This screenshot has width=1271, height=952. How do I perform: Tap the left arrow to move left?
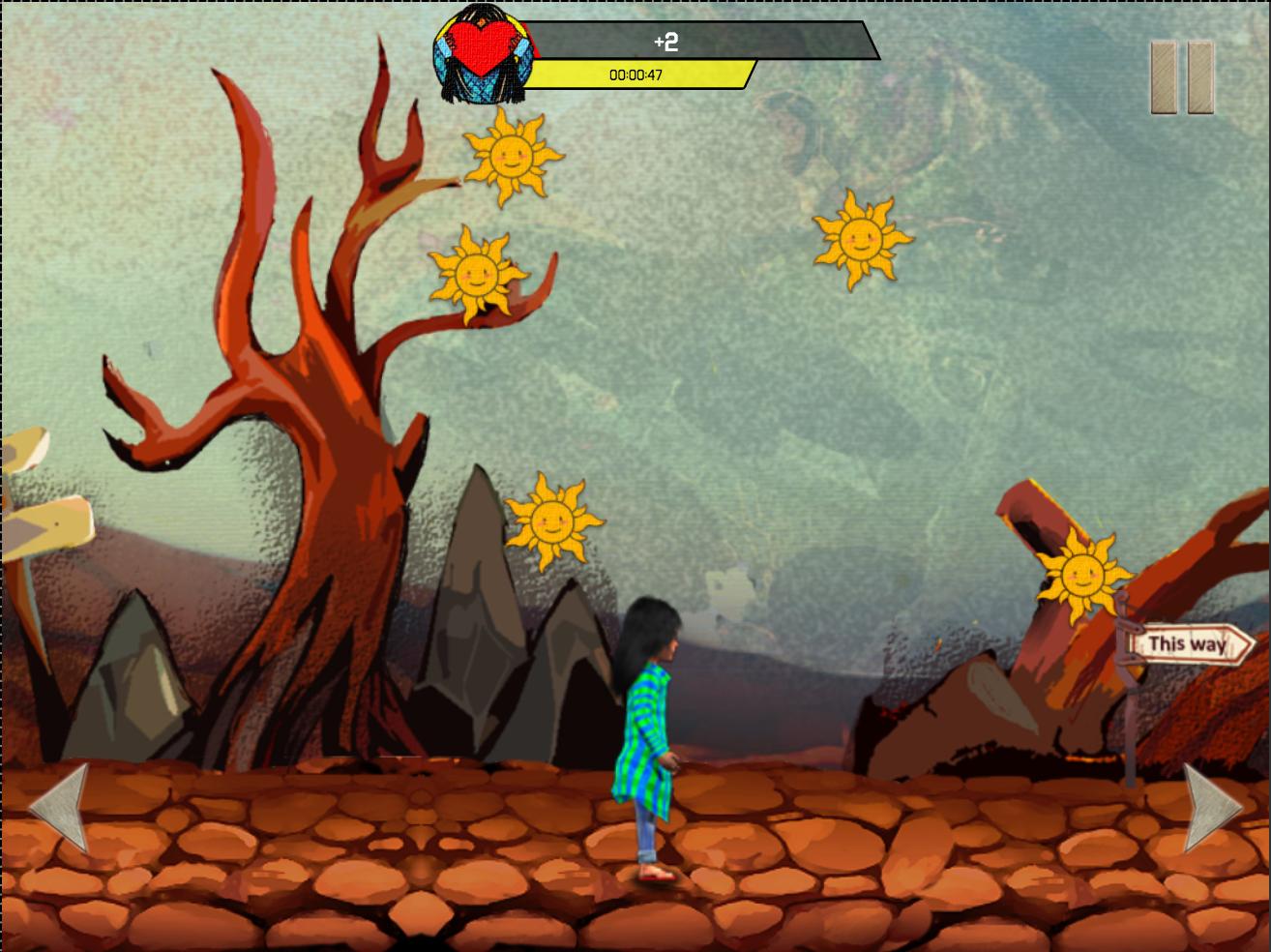tap(61, 808)
